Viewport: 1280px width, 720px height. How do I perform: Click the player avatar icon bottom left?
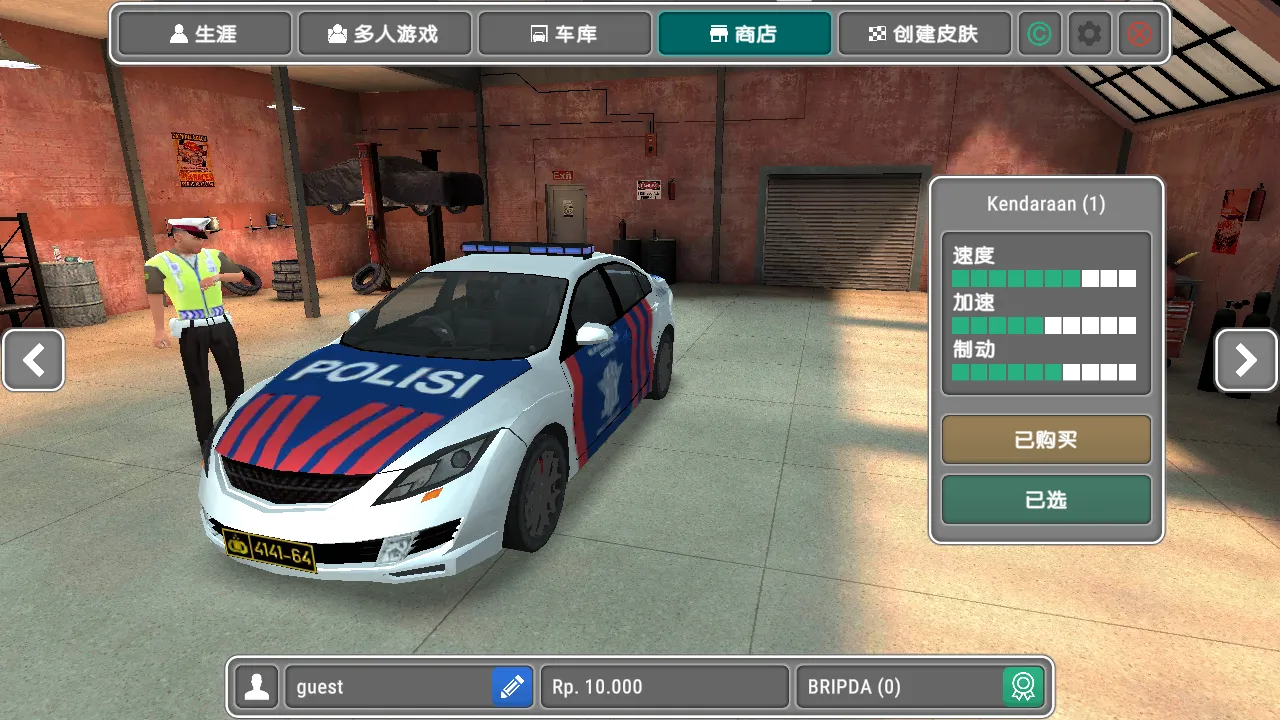(256, 687)
